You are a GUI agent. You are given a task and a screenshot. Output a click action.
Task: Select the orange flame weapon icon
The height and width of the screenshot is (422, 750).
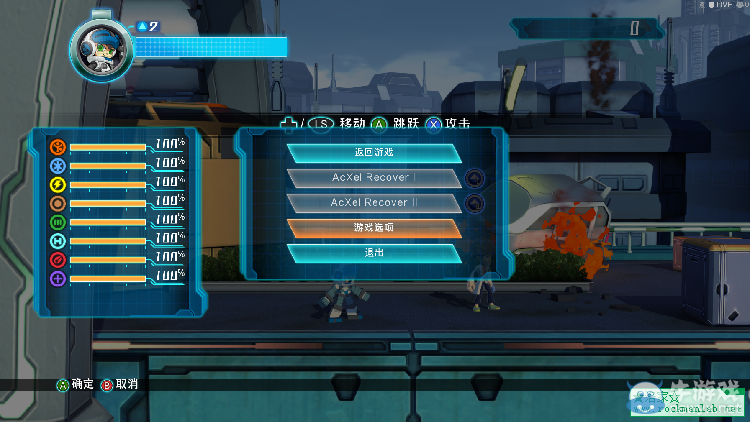pyautogui.click(x=57, y=147)
